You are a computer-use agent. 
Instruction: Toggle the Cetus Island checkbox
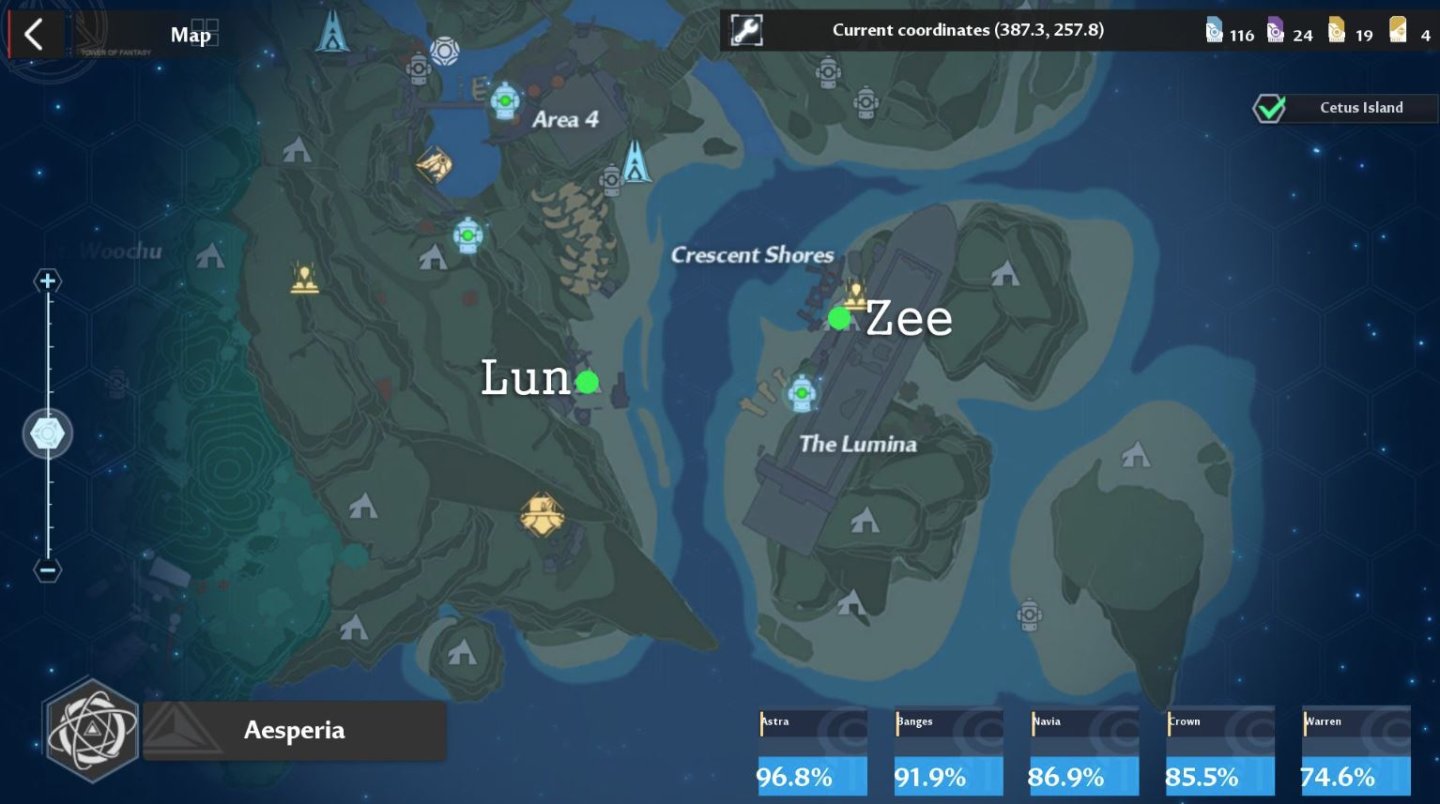(1269, 108)
